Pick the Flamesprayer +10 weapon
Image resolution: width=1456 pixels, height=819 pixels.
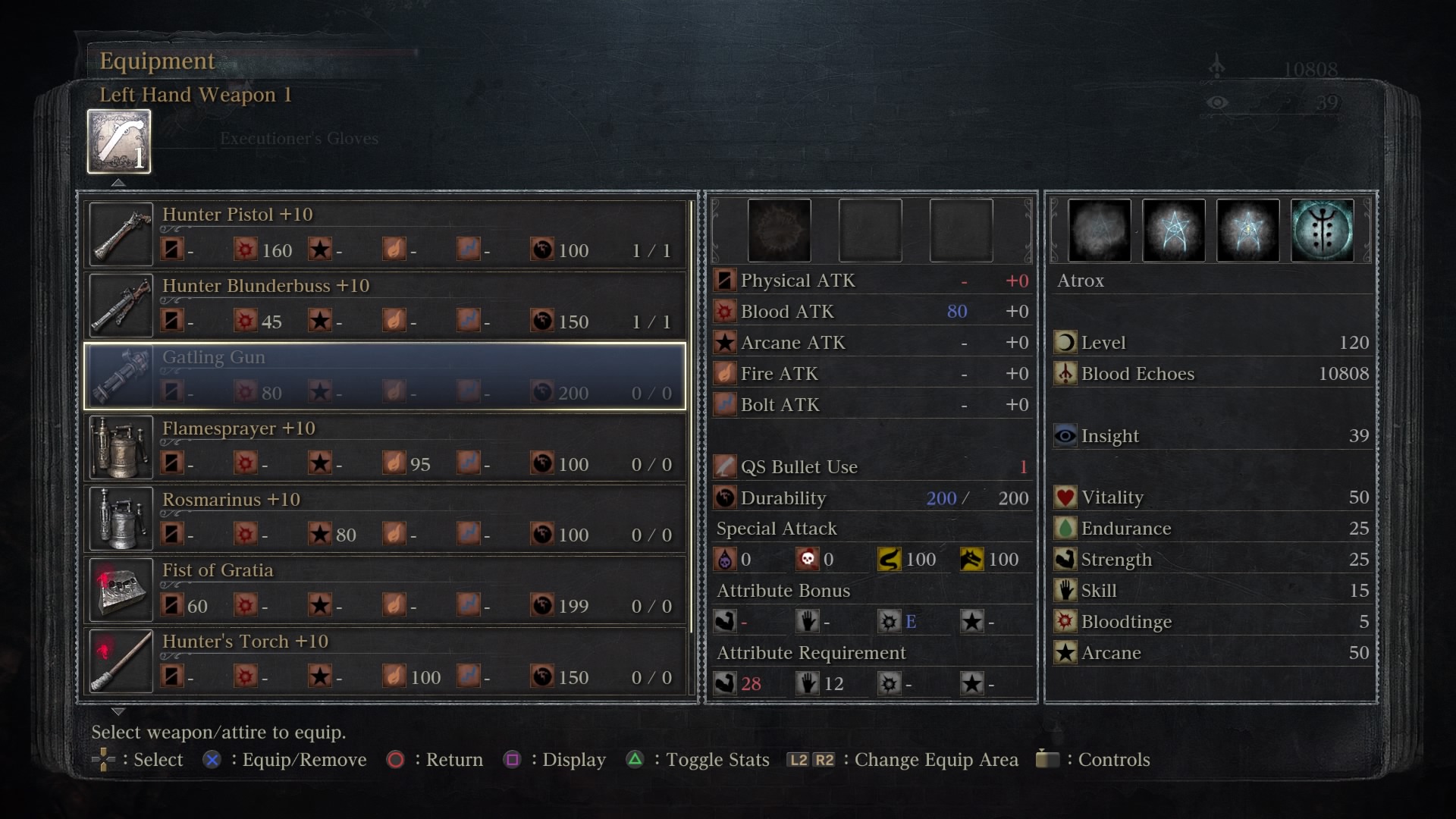coord(385,447)
